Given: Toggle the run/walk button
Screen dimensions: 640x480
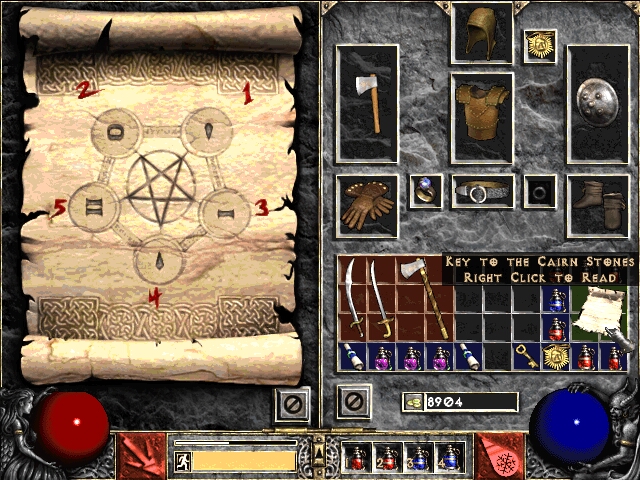Looking at the screenshot, I should tap(183, 460).
